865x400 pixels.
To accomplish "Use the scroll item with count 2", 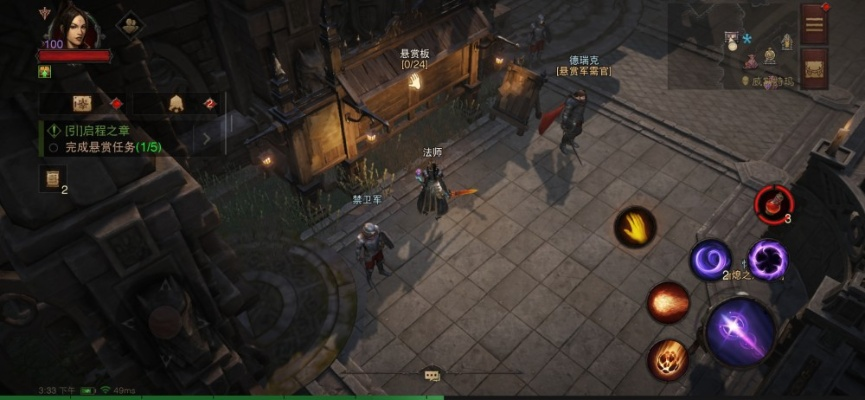I will click(x=50, y=179).
